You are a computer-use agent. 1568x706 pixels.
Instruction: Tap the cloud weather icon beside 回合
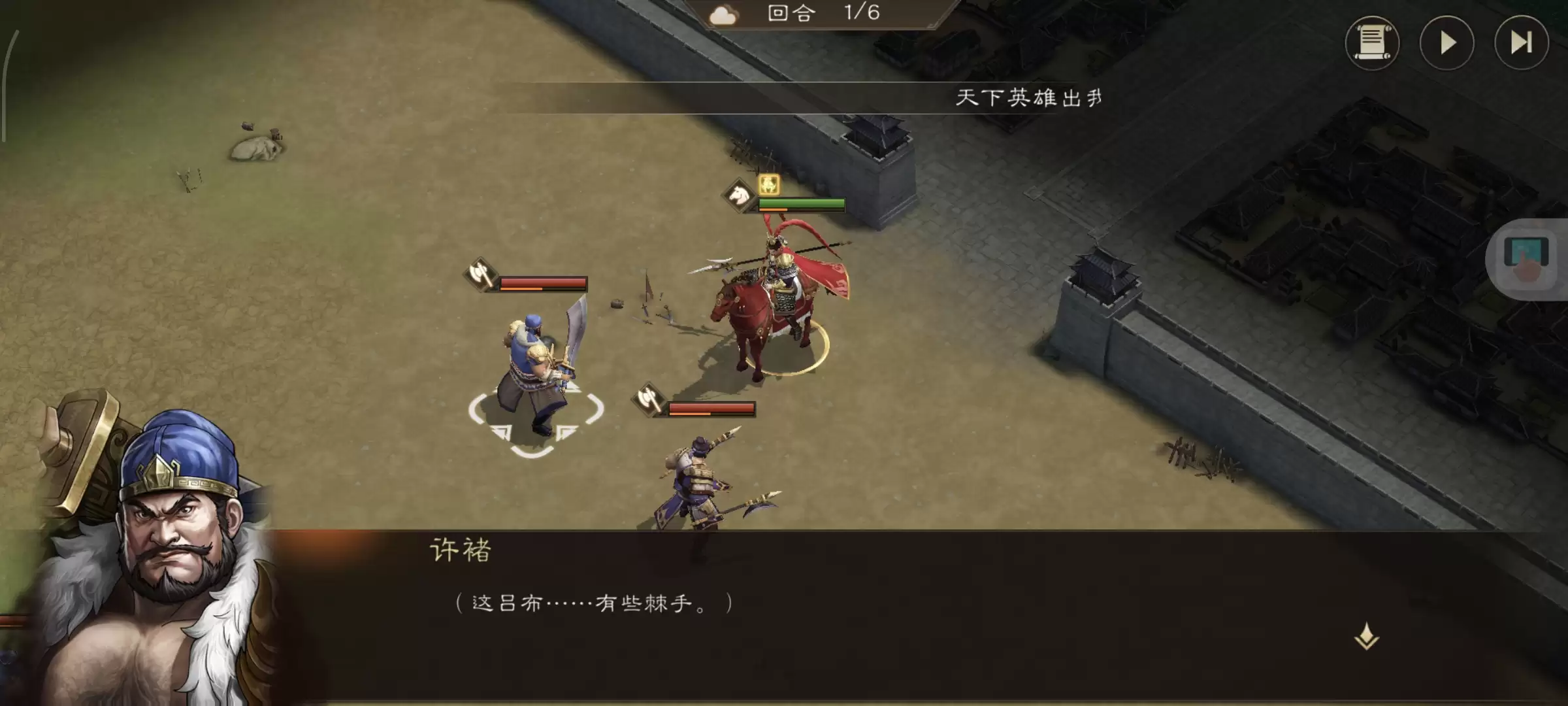pos(724,14)
